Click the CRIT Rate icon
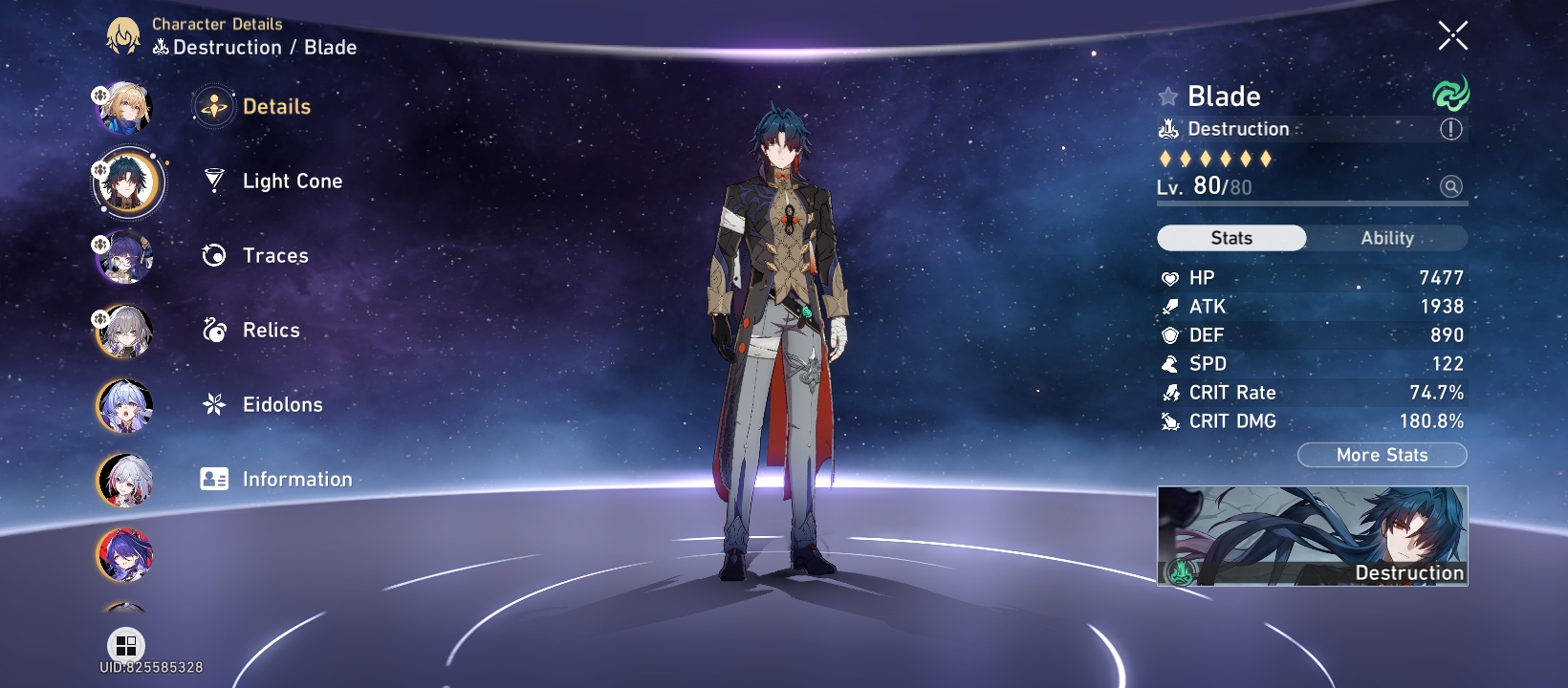The width and height of the screenshot is (1568, 688). tap(1169, 392)
